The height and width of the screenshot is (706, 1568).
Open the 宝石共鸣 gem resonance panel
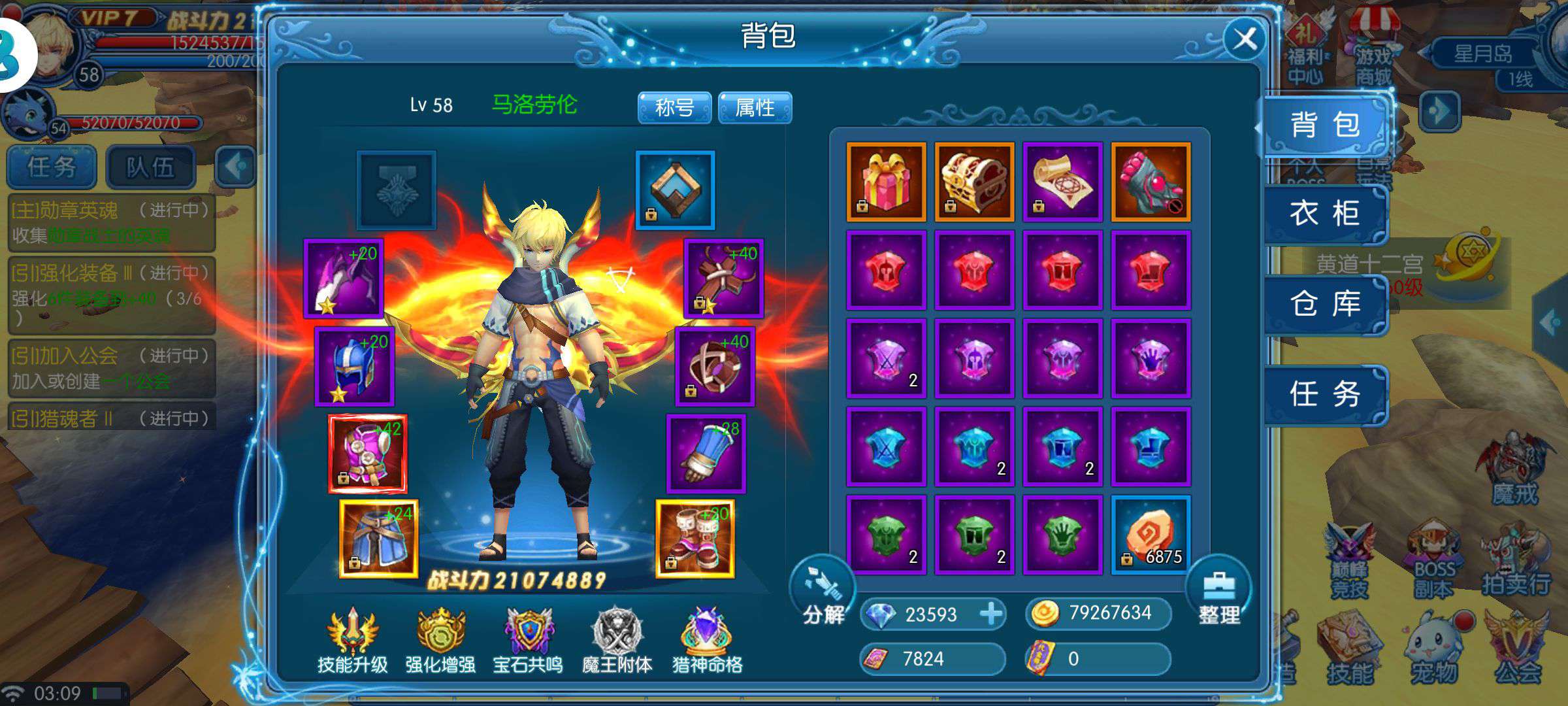528,637
